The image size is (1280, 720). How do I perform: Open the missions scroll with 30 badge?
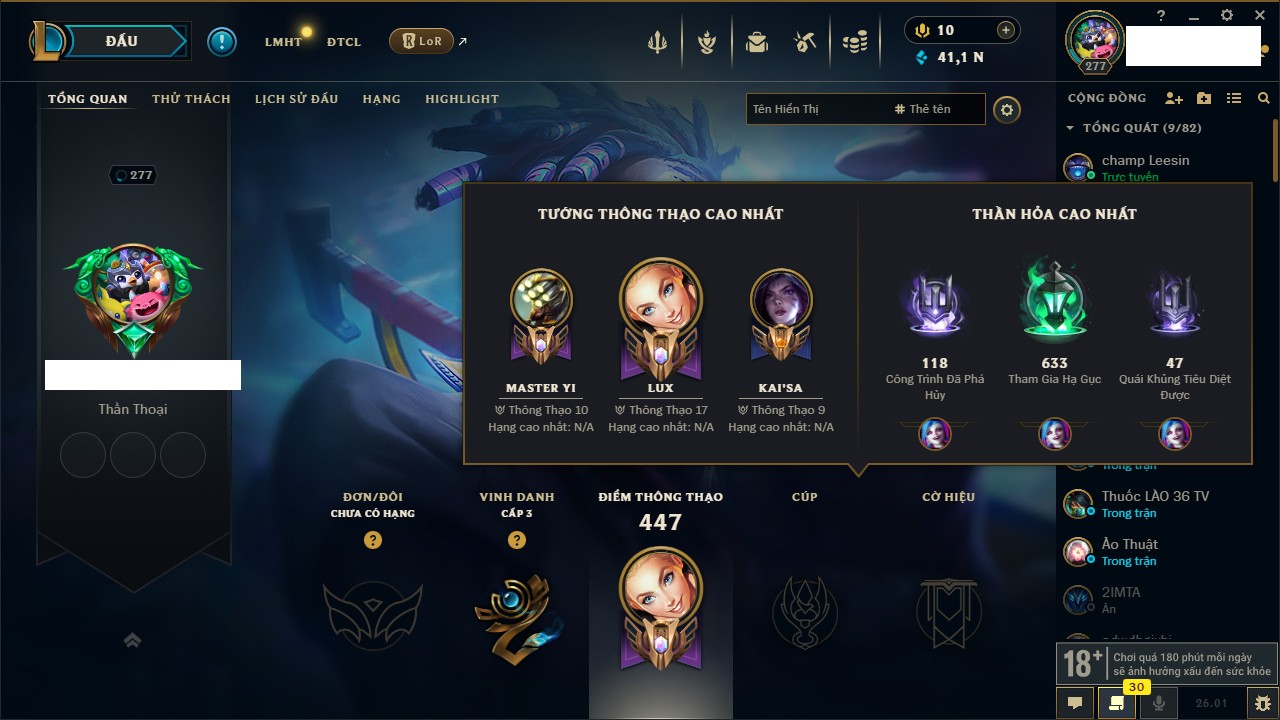(x=1117, y=703)
